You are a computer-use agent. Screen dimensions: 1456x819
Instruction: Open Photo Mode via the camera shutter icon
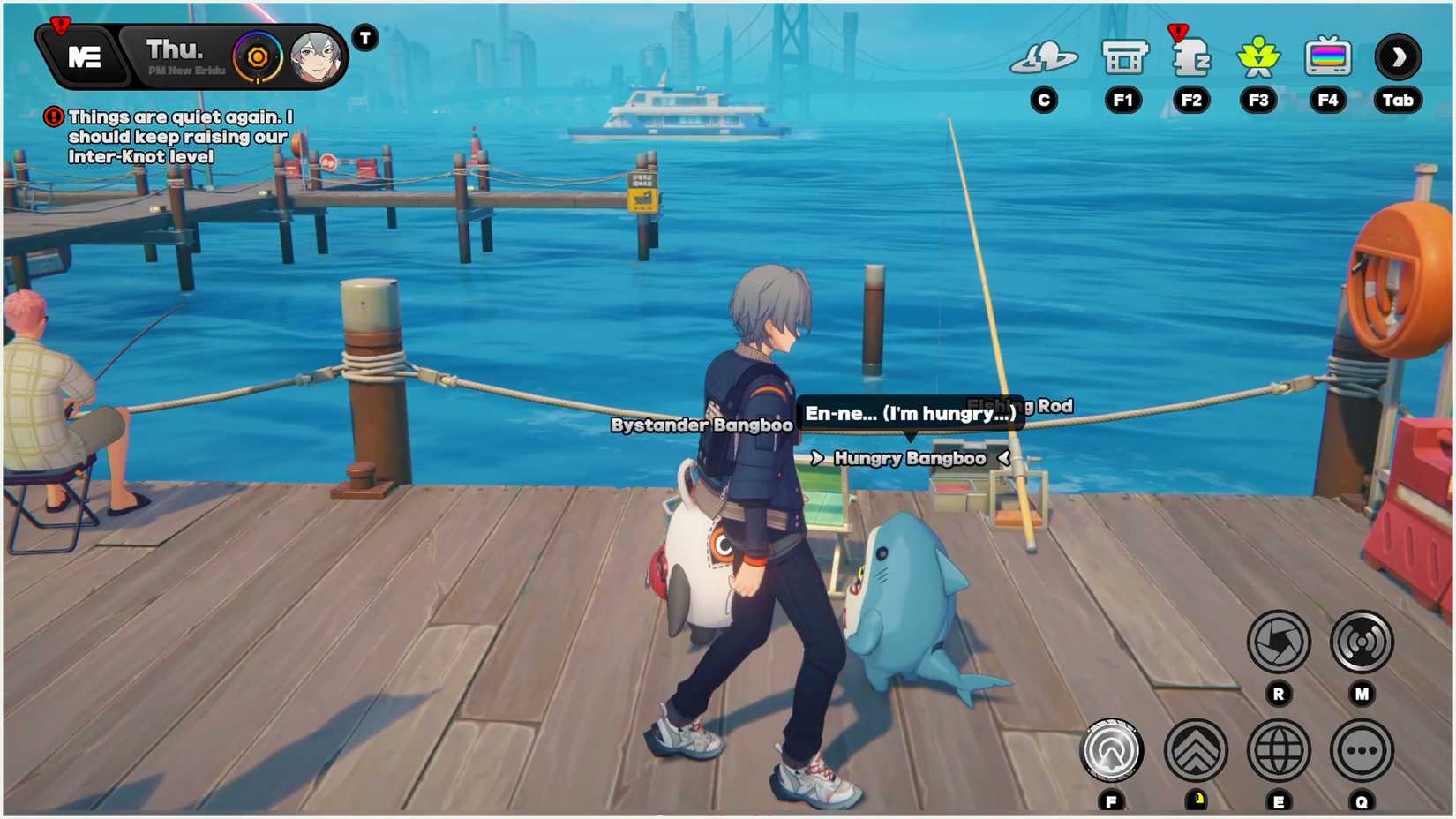(1277, 642)
